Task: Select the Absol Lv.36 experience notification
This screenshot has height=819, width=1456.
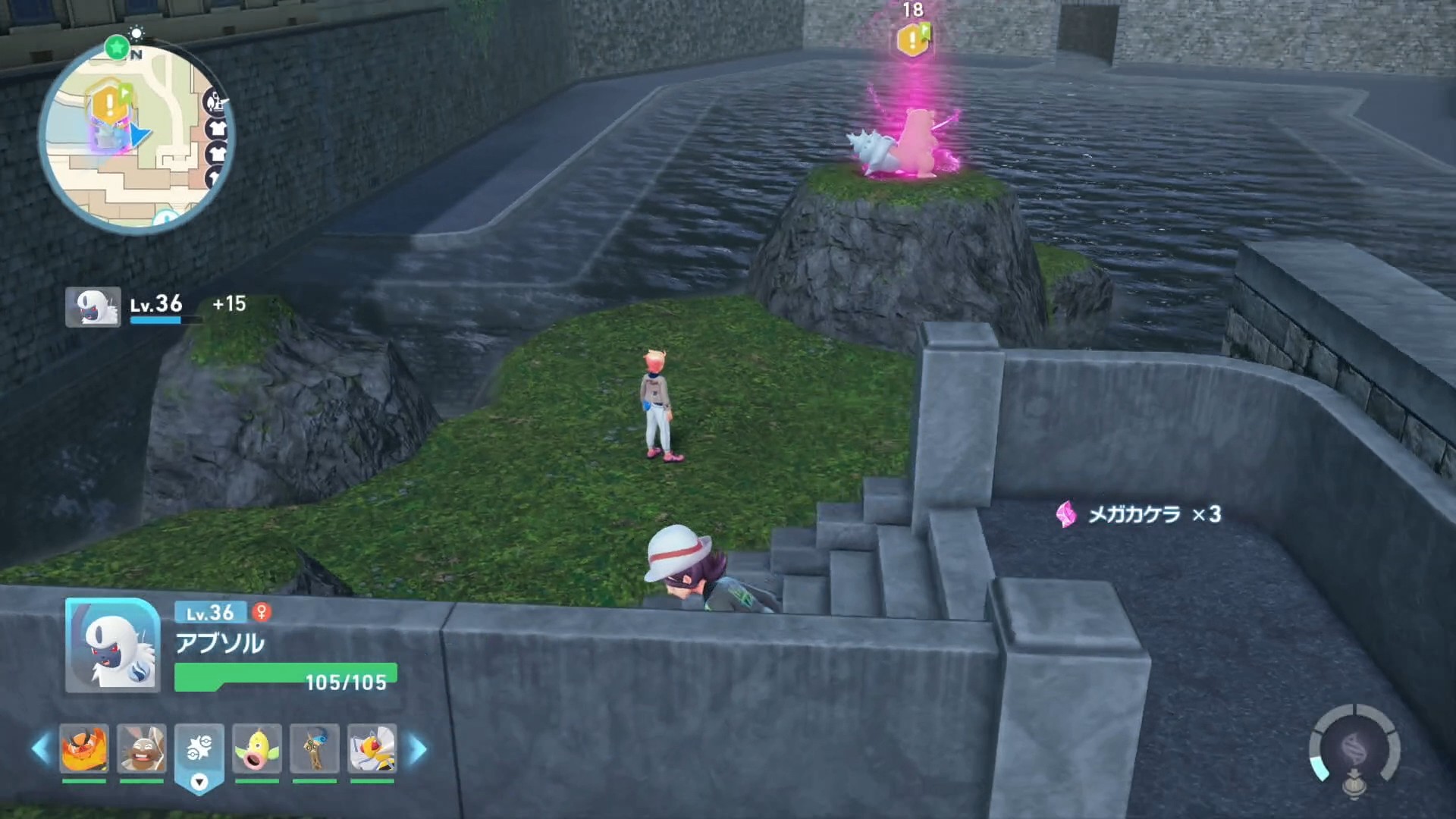Action: coord(155,306)
